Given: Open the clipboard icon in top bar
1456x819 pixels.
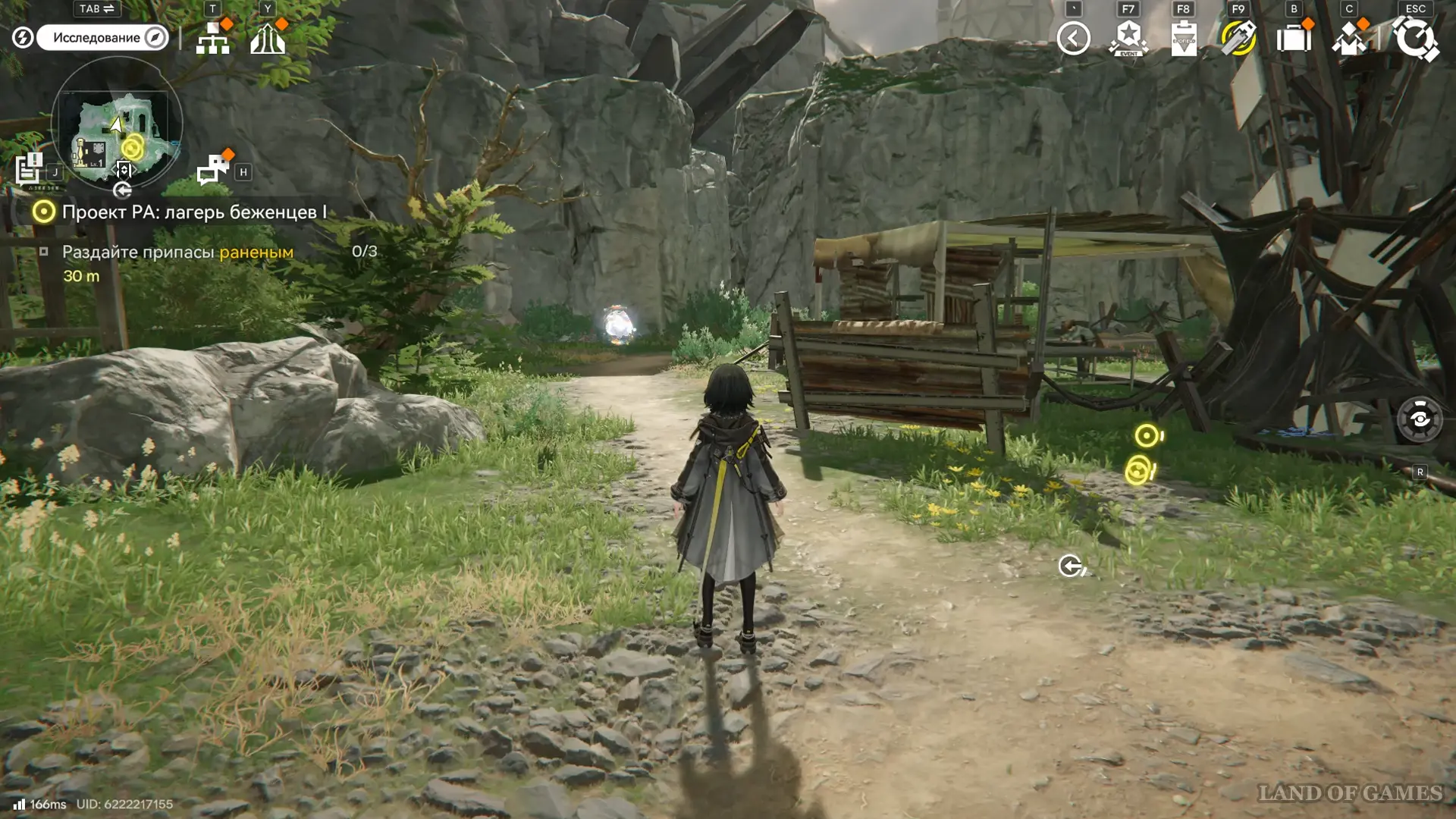Looking at the screenshot, I should (x=1184, y=39).
